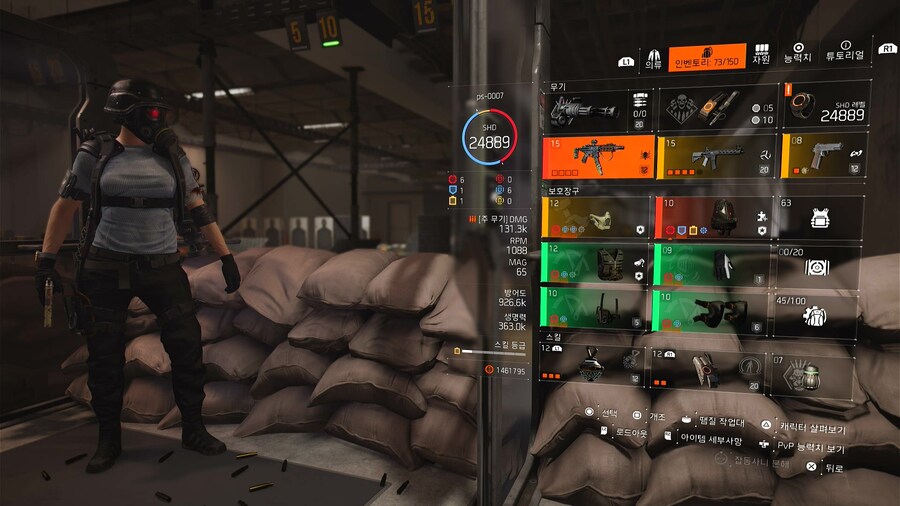
Task: Switch to the 의류 (Apparel) tab
Action: pyautogui.click(x=652, y=57)
